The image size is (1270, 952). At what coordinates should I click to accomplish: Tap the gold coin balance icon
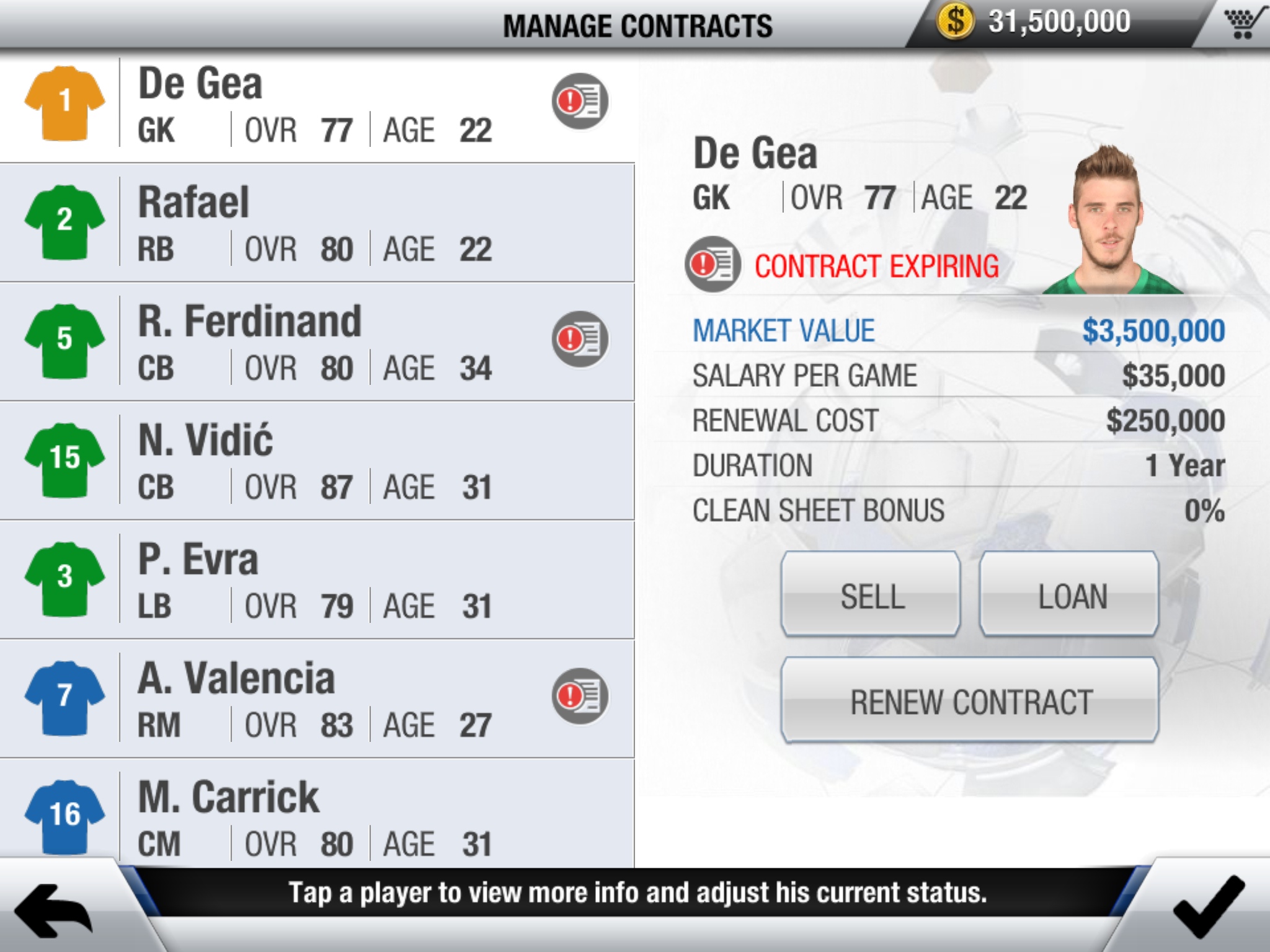tap(955, 21)
